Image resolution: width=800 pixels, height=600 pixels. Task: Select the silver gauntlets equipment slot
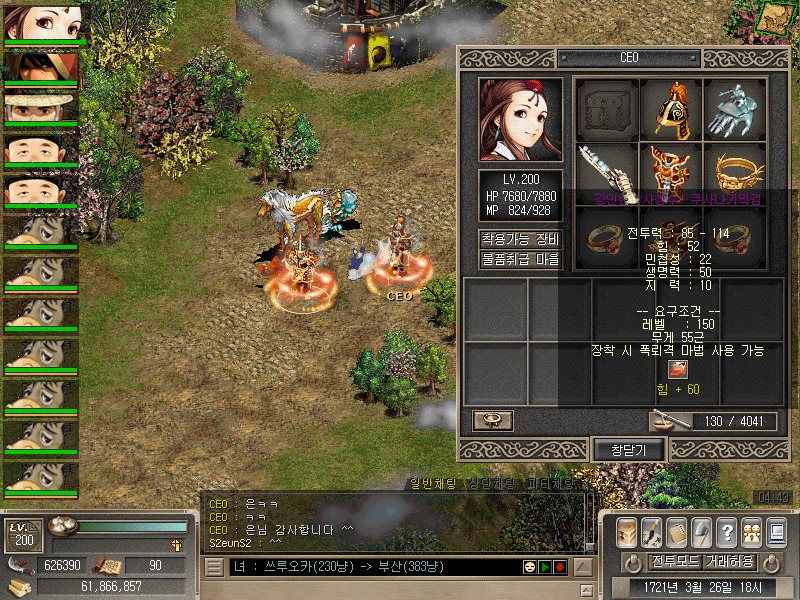click(x=735, y=108)
